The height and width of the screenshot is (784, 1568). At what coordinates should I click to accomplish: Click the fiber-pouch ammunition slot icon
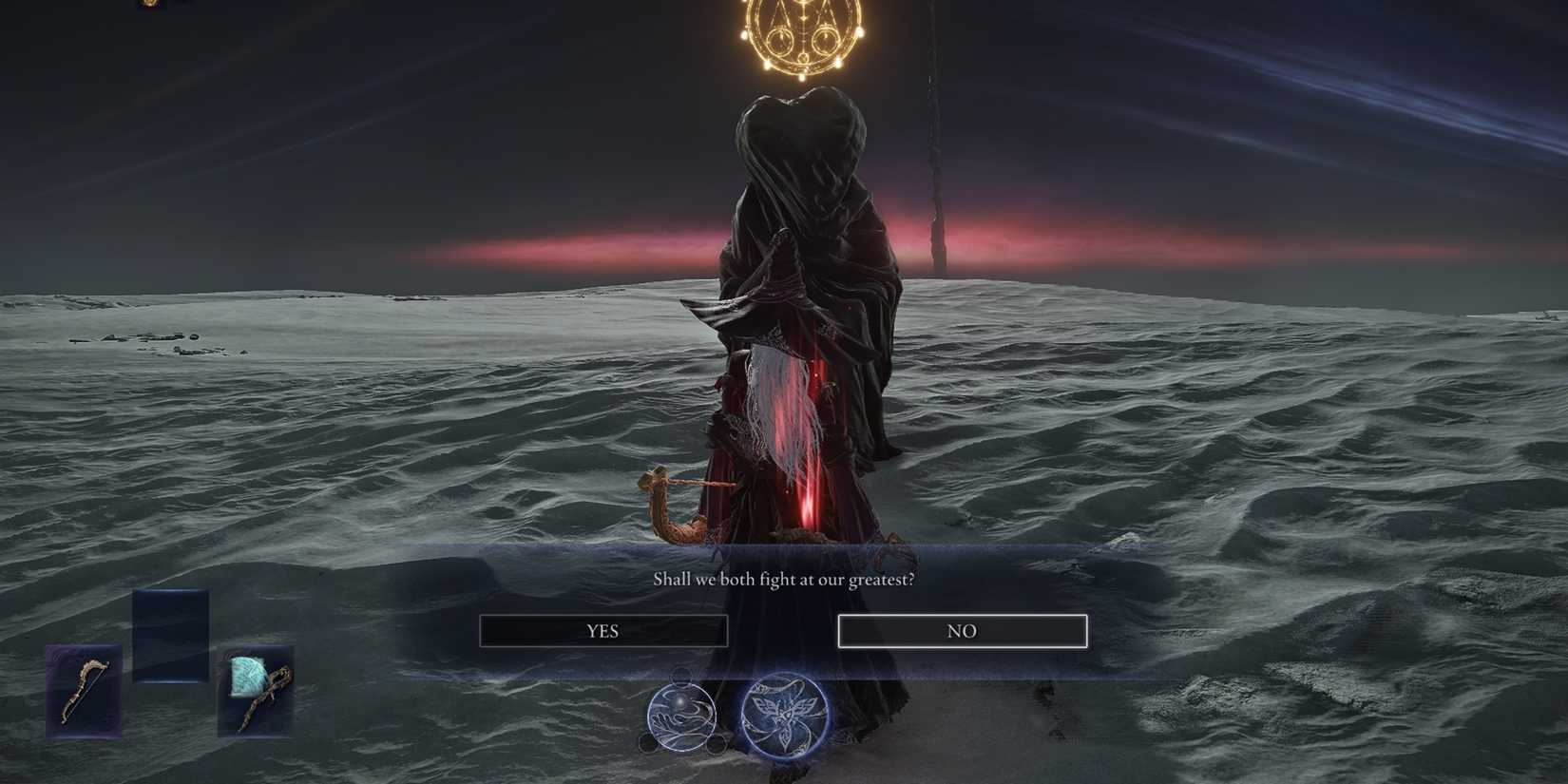tap(257, 691)
